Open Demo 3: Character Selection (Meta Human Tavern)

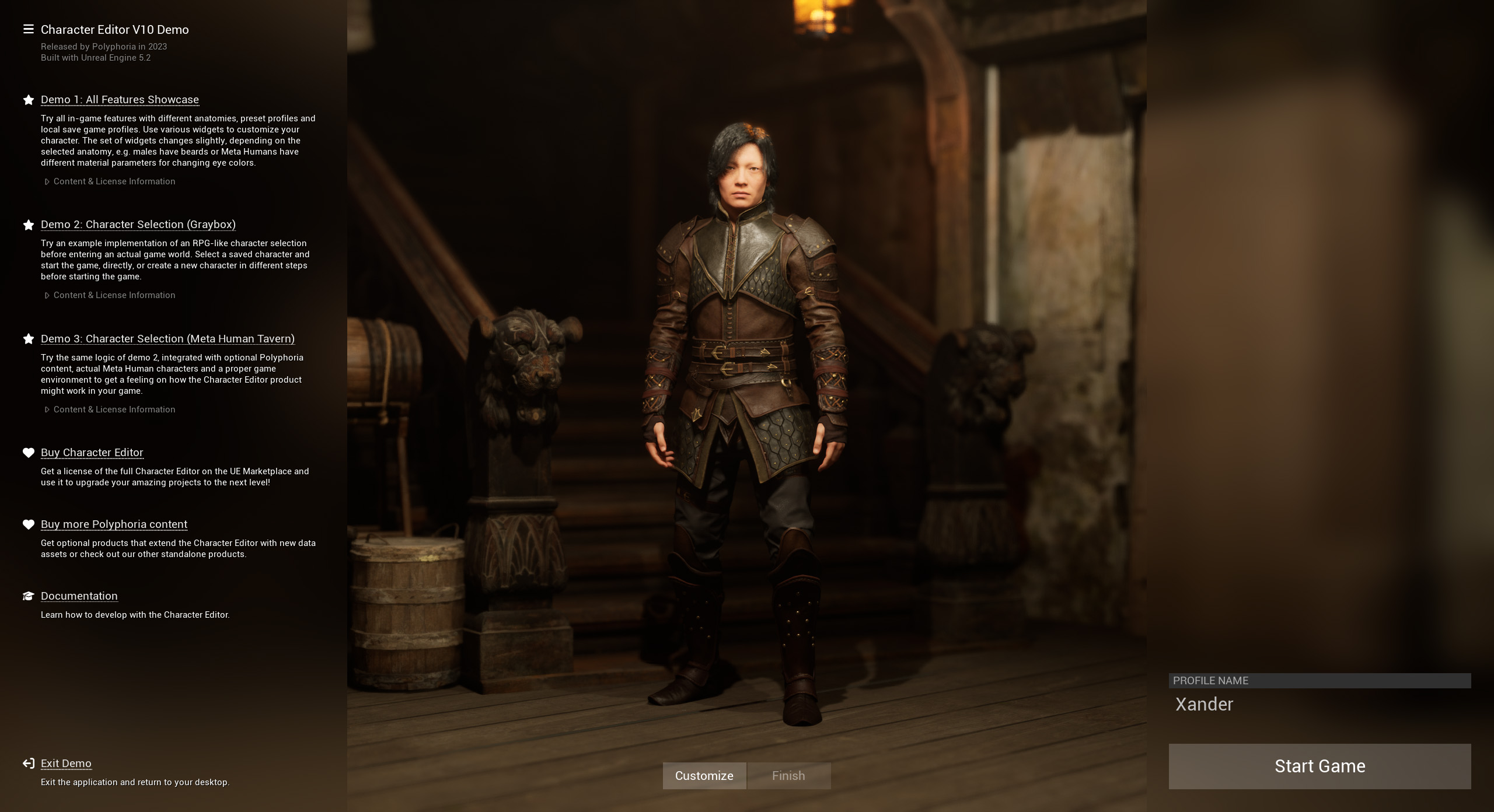(167, 338)
